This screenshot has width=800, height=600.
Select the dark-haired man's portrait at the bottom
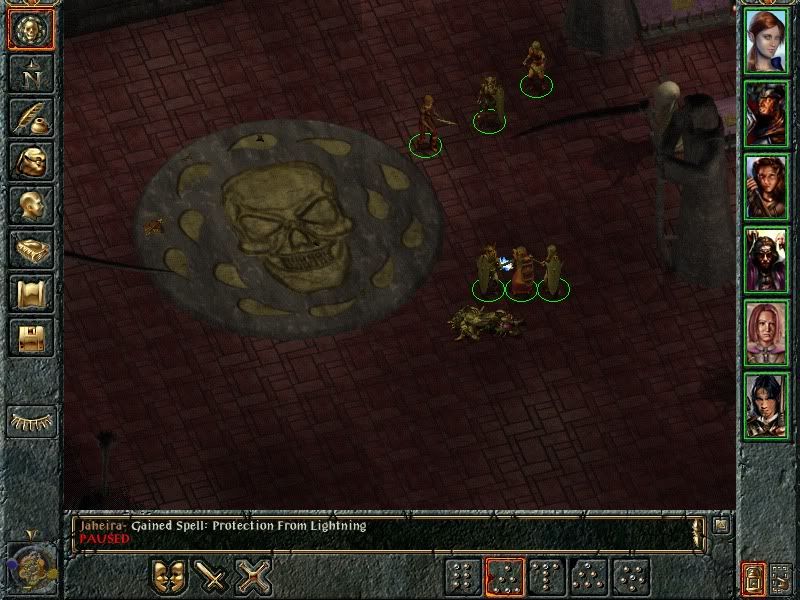(766, 405)
